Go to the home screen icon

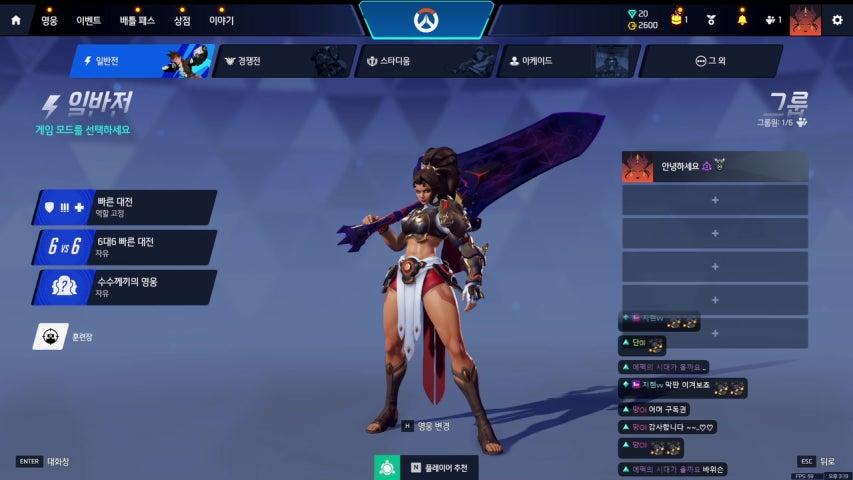(16, 19)
